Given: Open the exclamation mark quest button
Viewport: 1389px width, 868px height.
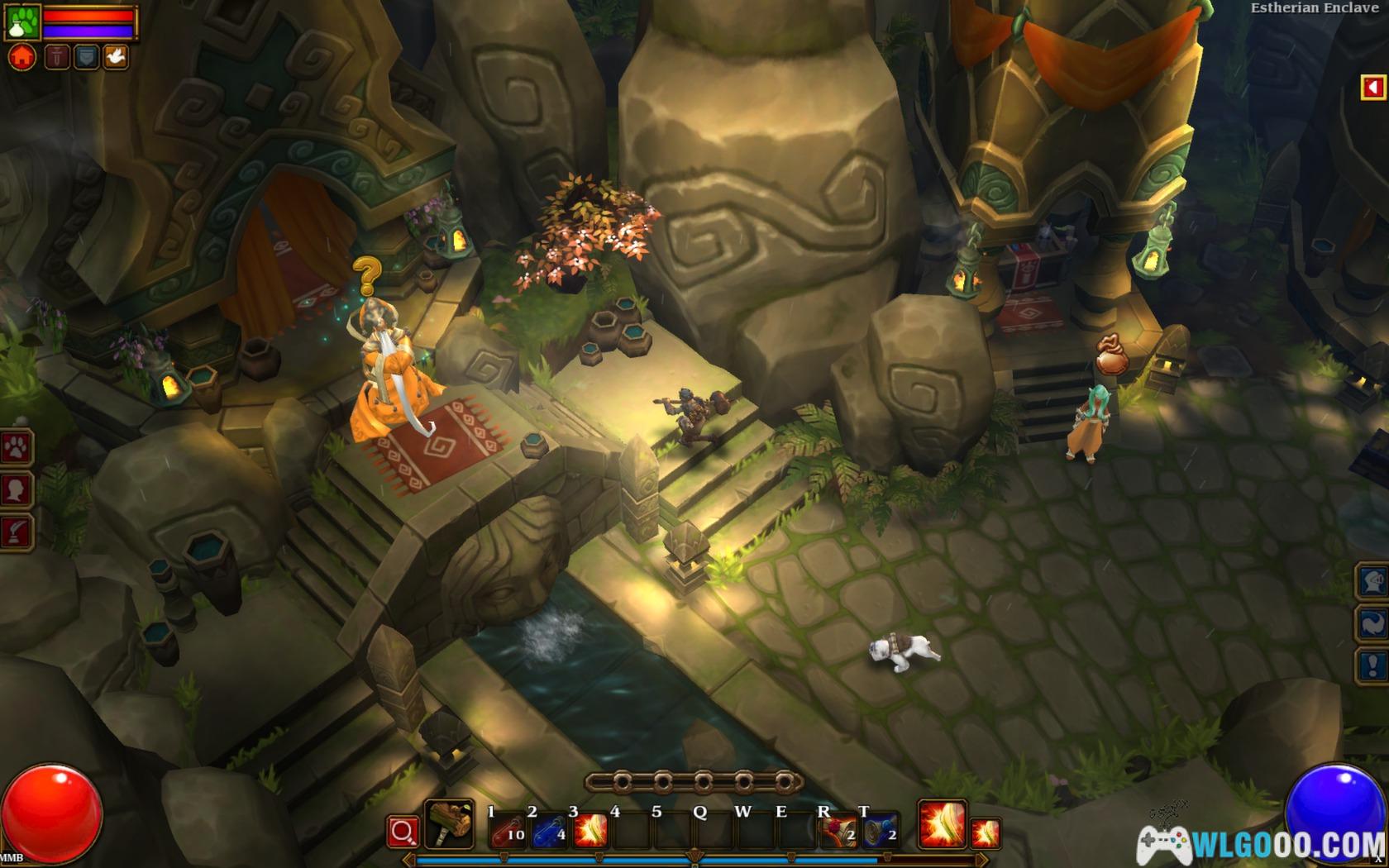Looking at the screenshot, I should pos(1373,665).
